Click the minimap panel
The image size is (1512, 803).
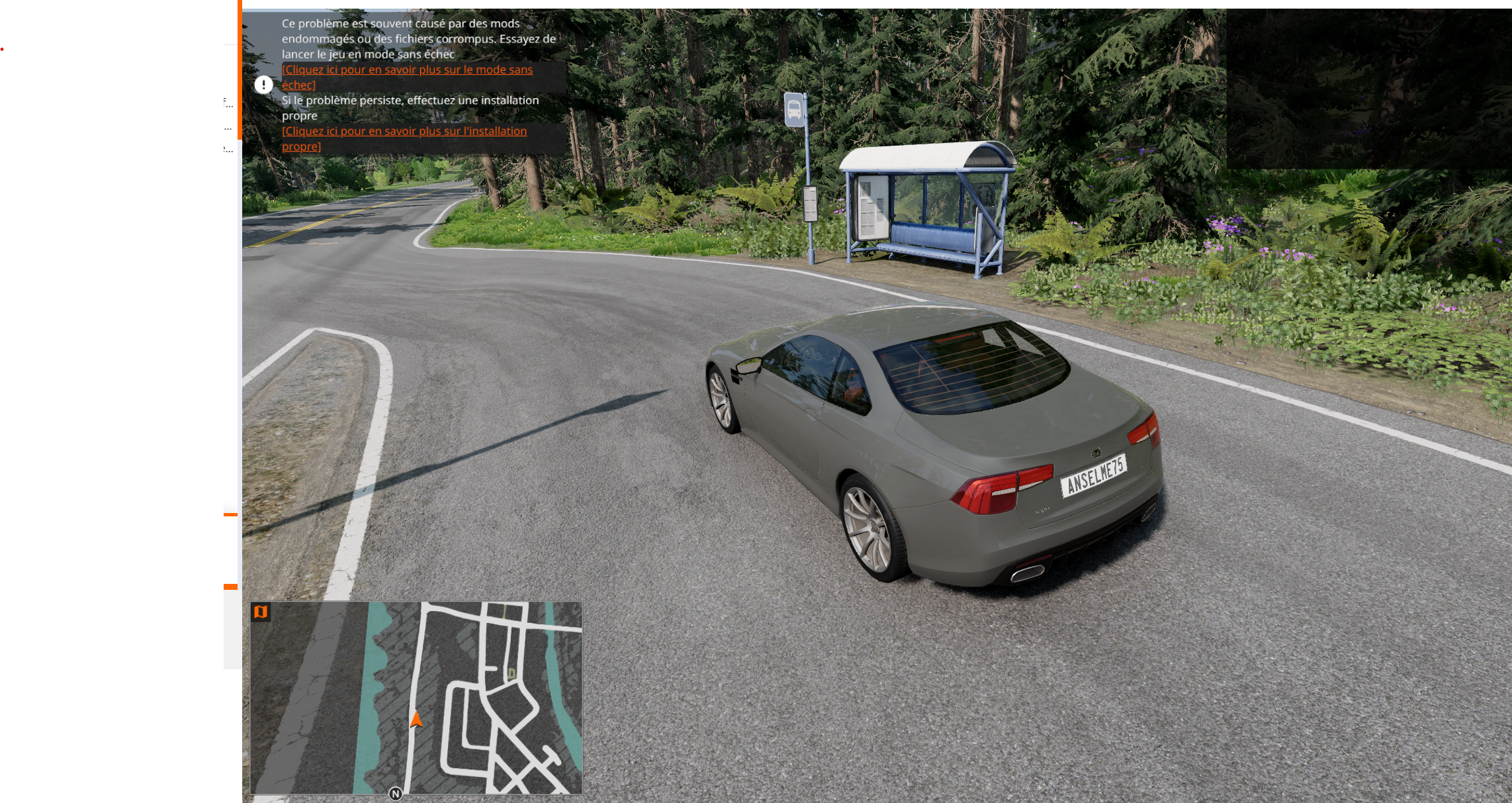416,697
